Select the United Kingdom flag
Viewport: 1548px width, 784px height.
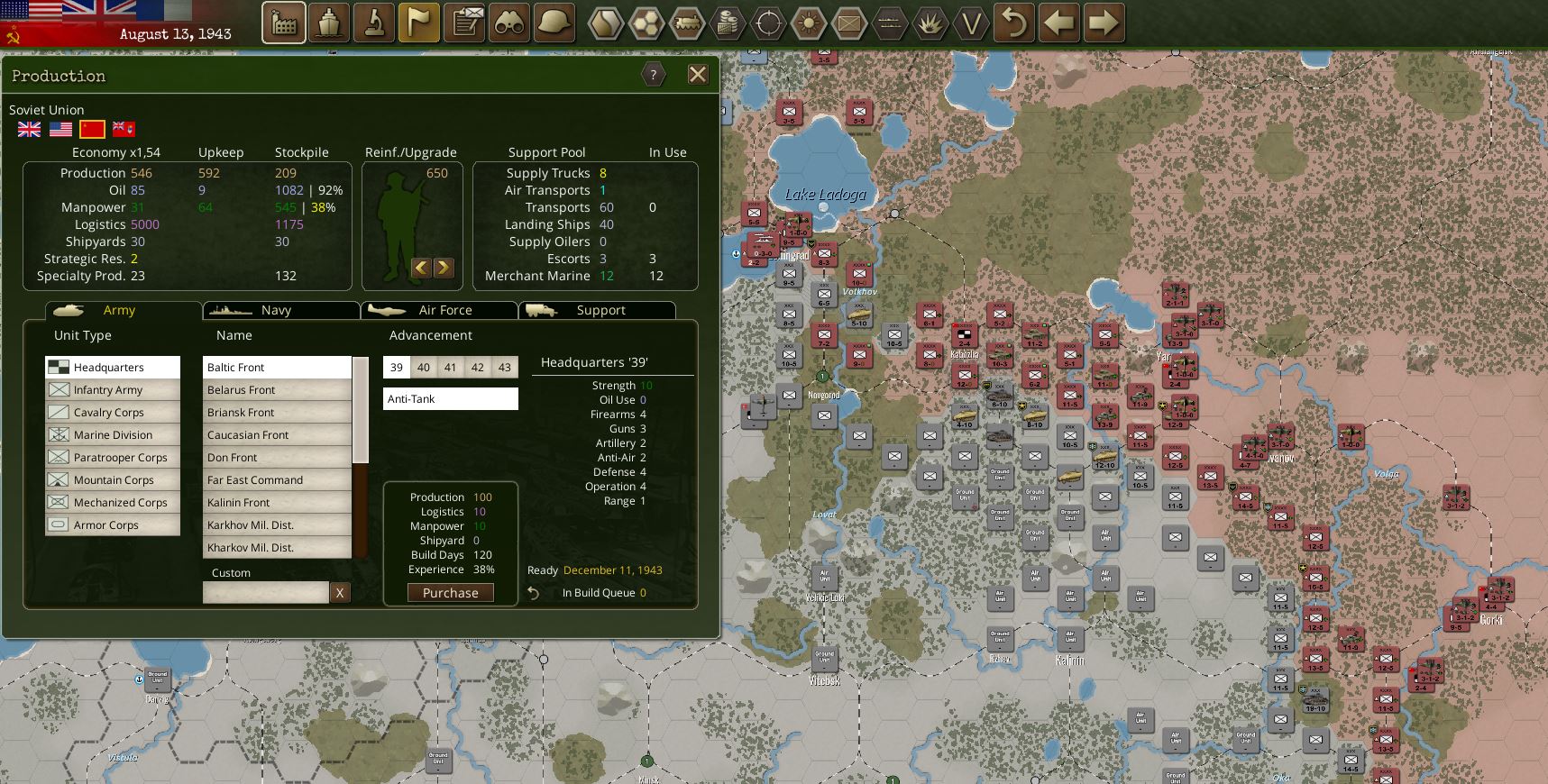coord(30,130)
